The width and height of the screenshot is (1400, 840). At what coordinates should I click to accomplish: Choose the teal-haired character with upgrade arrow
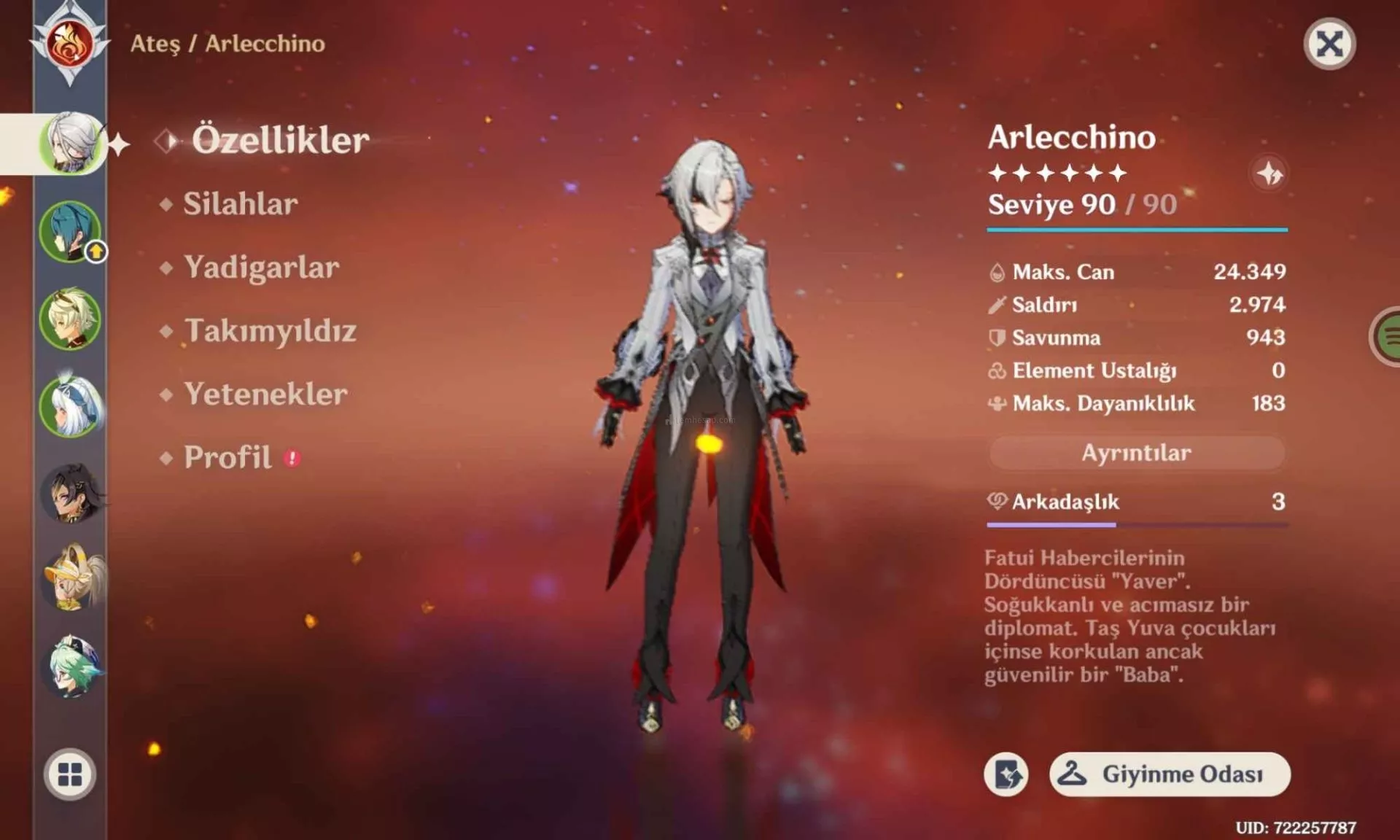70,232
